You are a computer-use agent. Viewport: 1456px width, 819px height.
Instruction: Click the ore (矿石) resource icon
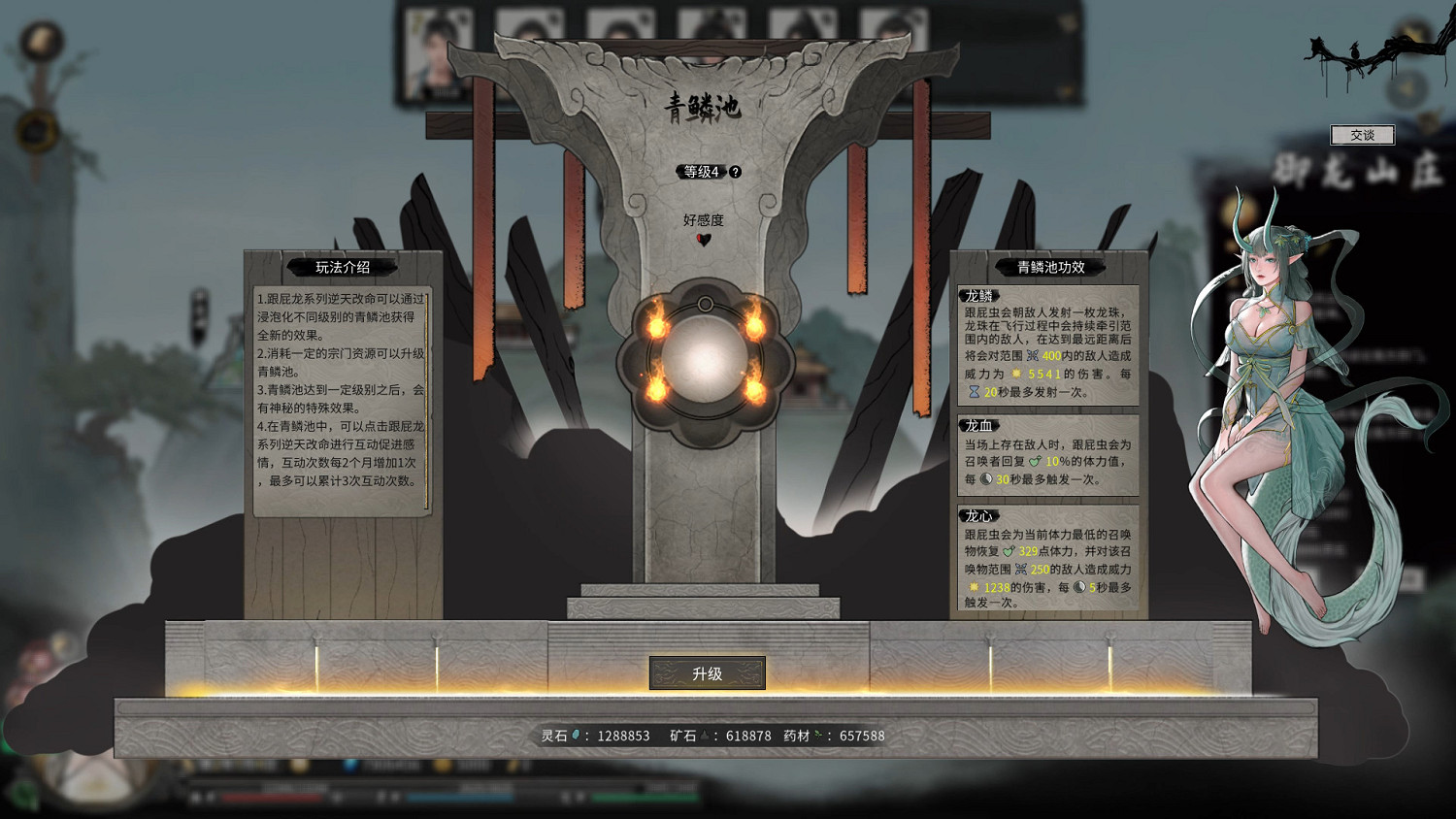coord(706,735)
